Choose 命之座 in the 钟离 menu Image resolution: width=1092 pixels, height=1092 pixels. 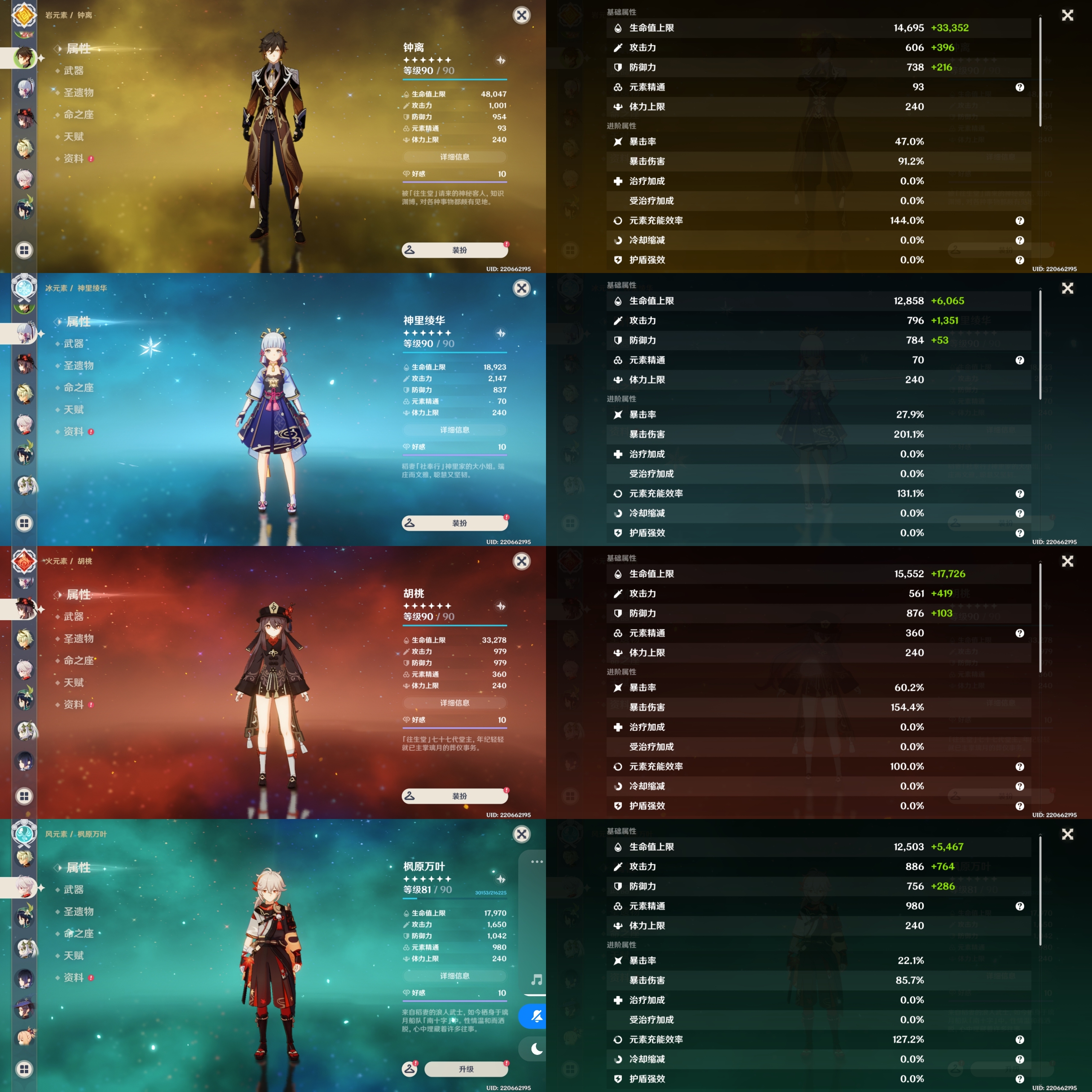click(78, 115)
